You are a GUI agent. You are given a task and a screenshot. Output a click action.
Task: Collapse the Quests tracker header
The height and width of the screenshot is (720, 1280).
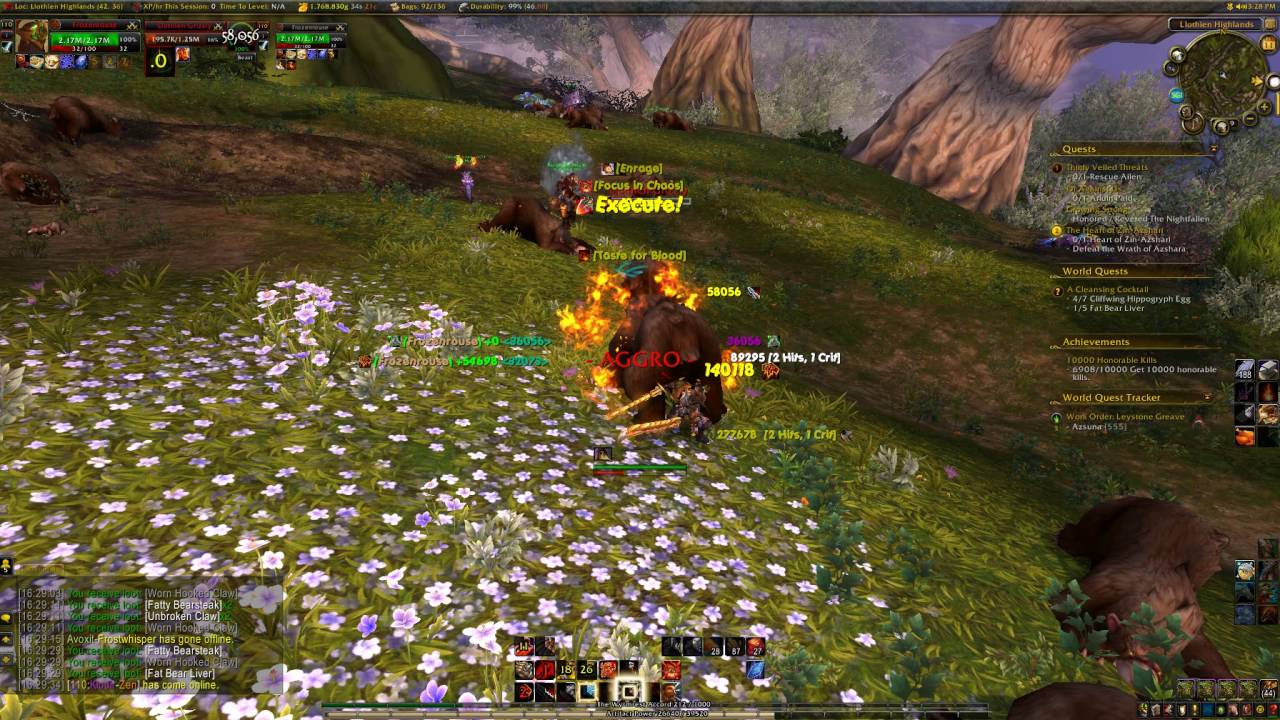click(1213, 149)
